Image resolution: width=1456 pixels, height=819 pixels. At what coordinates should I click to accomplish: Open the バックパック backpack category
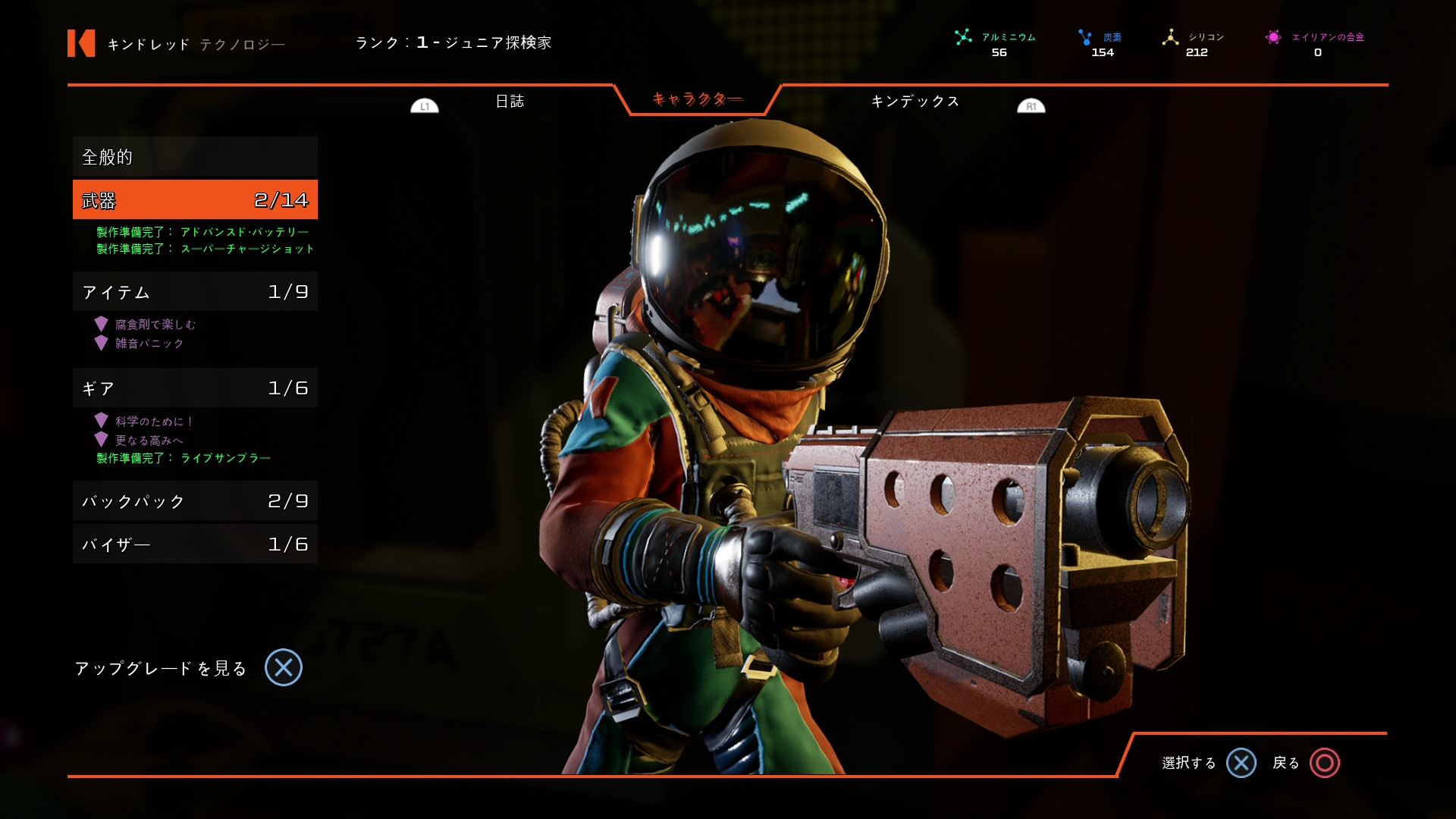pyautogui.click(x=195, y=501)
